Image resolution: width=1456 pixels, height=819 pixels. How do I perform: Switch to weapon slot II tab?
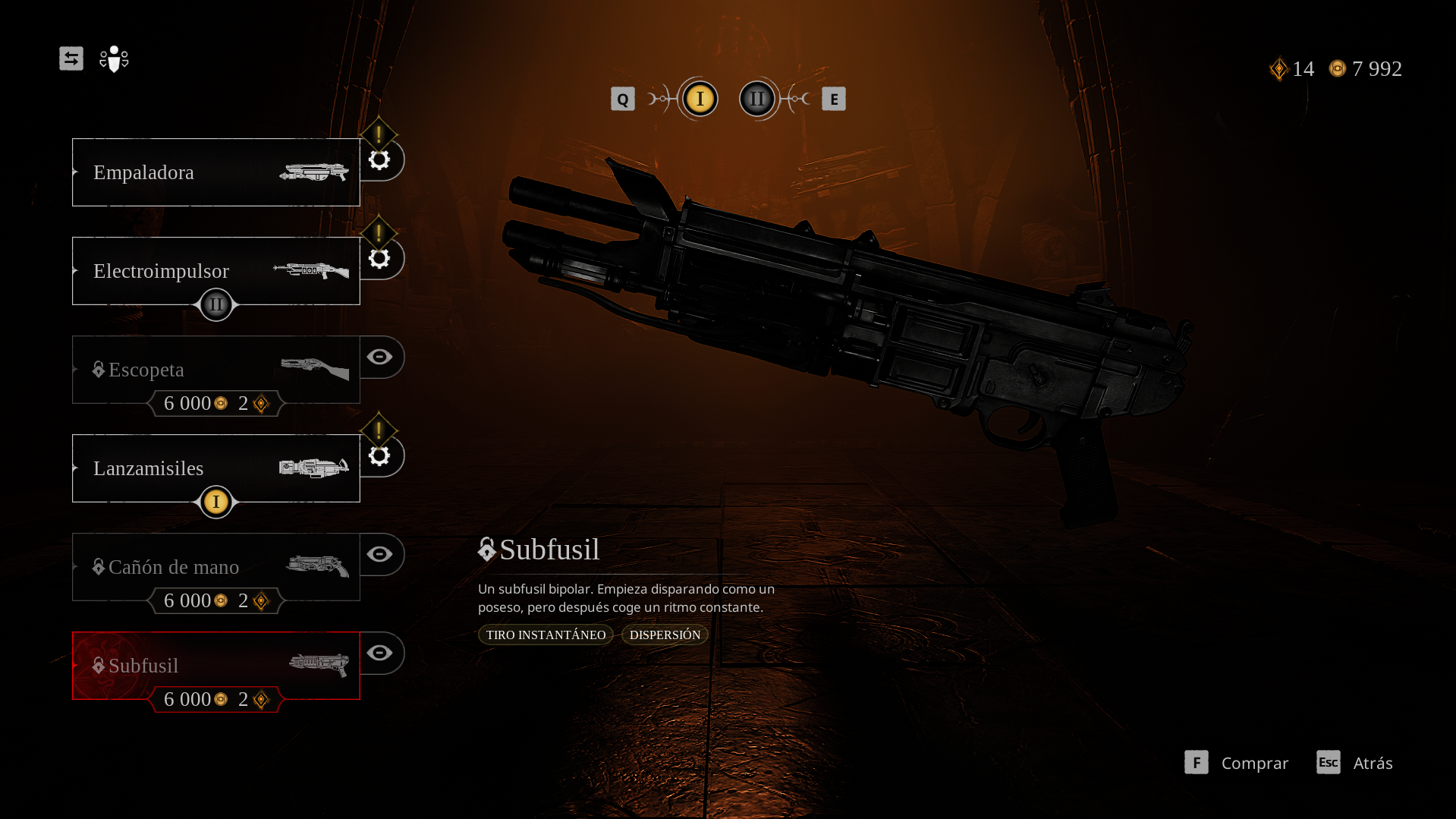[757, 99]
